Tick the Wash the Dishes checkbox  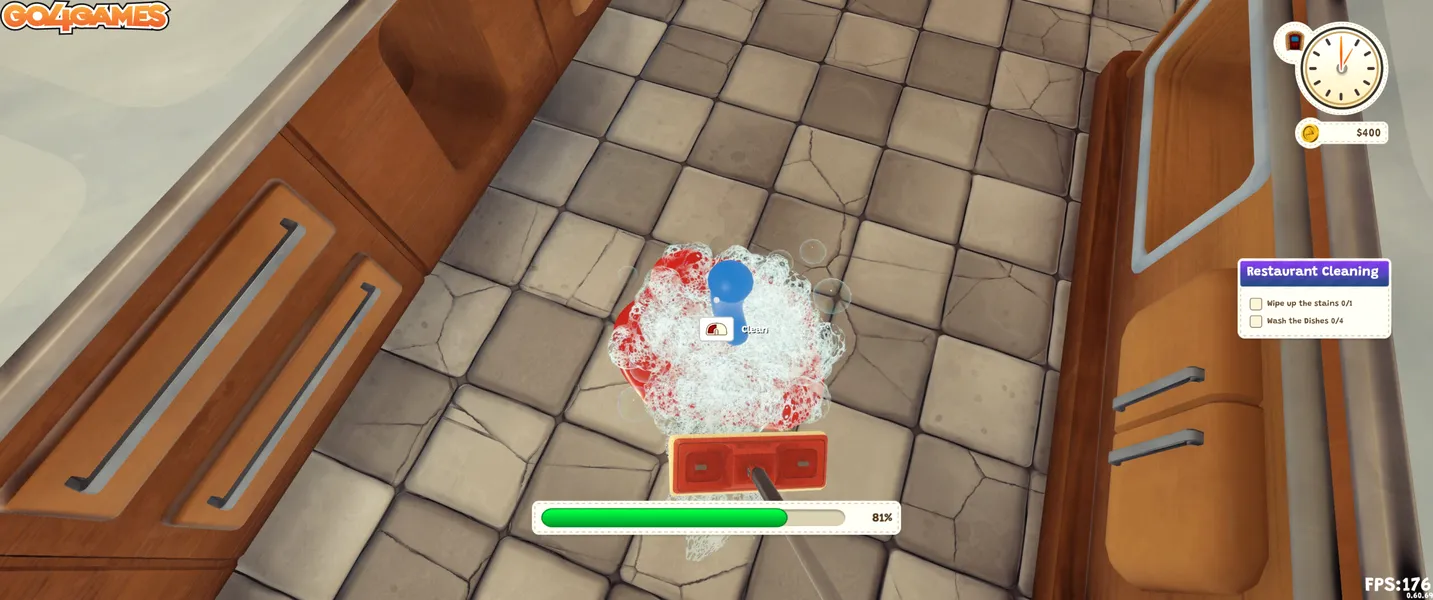pos(1256,321)
